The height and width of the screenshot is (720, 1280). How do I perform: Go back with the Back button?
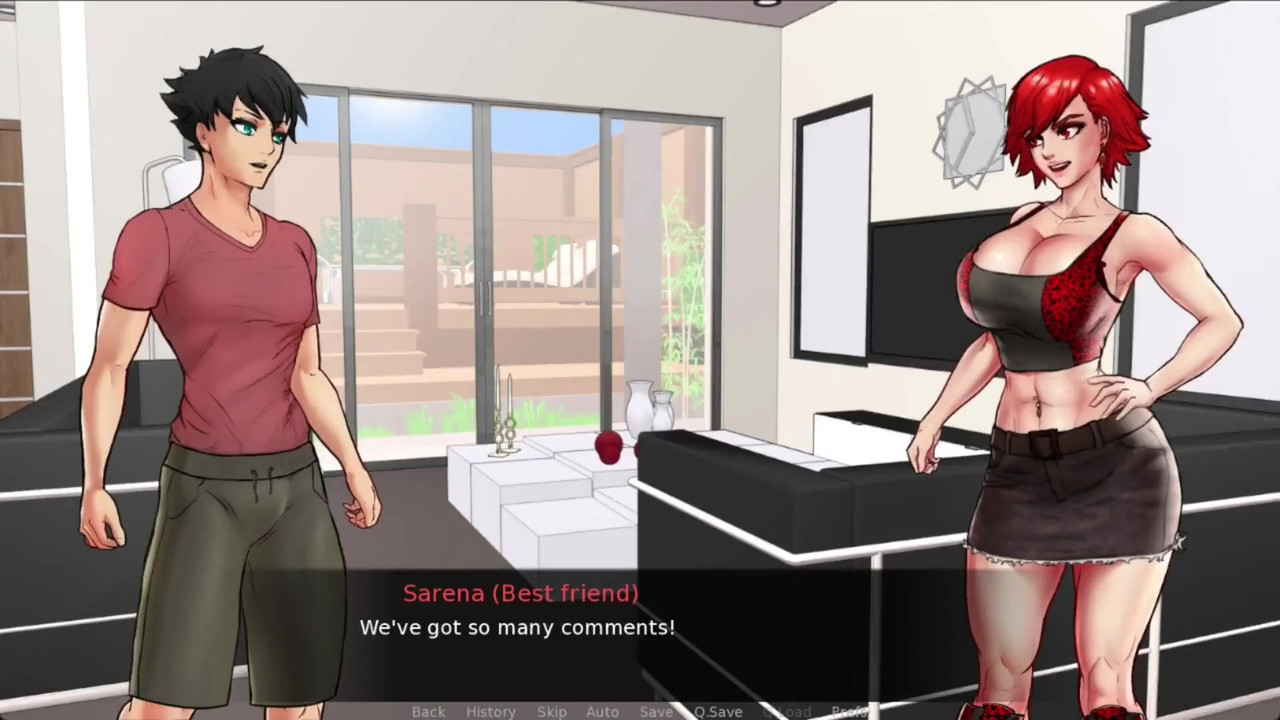click(428, 711)
